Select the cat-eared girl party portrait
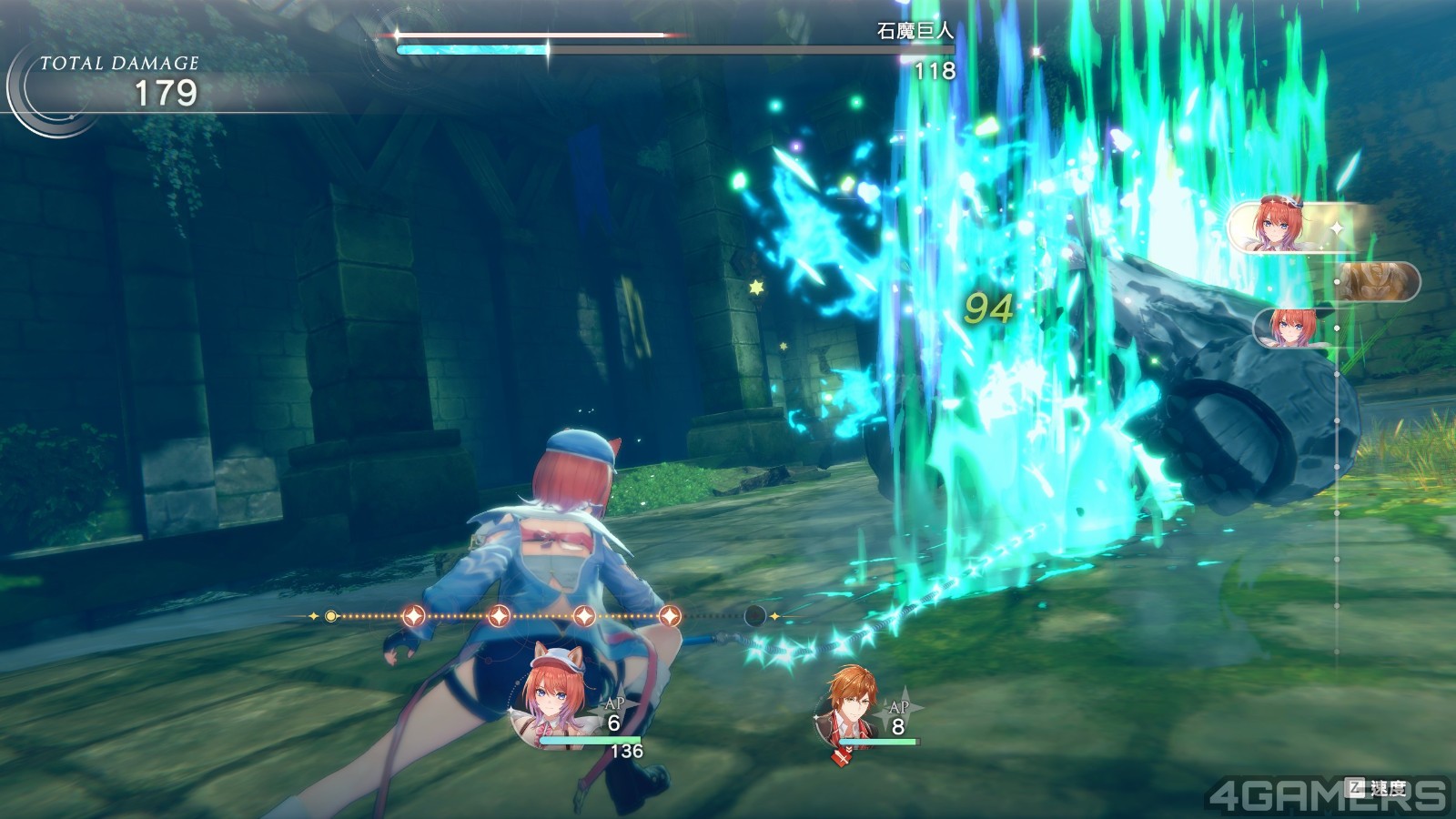Viewport: 1456px width, 819px height. (552, 700)
